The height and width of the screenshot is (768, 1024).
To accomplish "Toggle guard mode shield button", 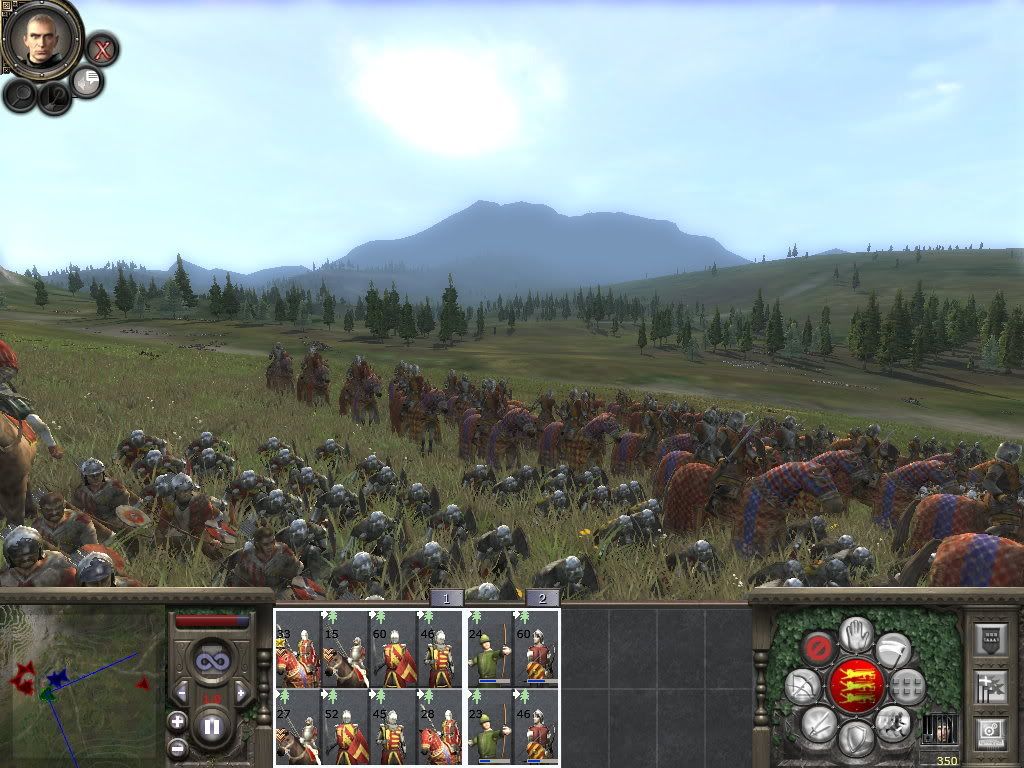I will pos(855,738).
